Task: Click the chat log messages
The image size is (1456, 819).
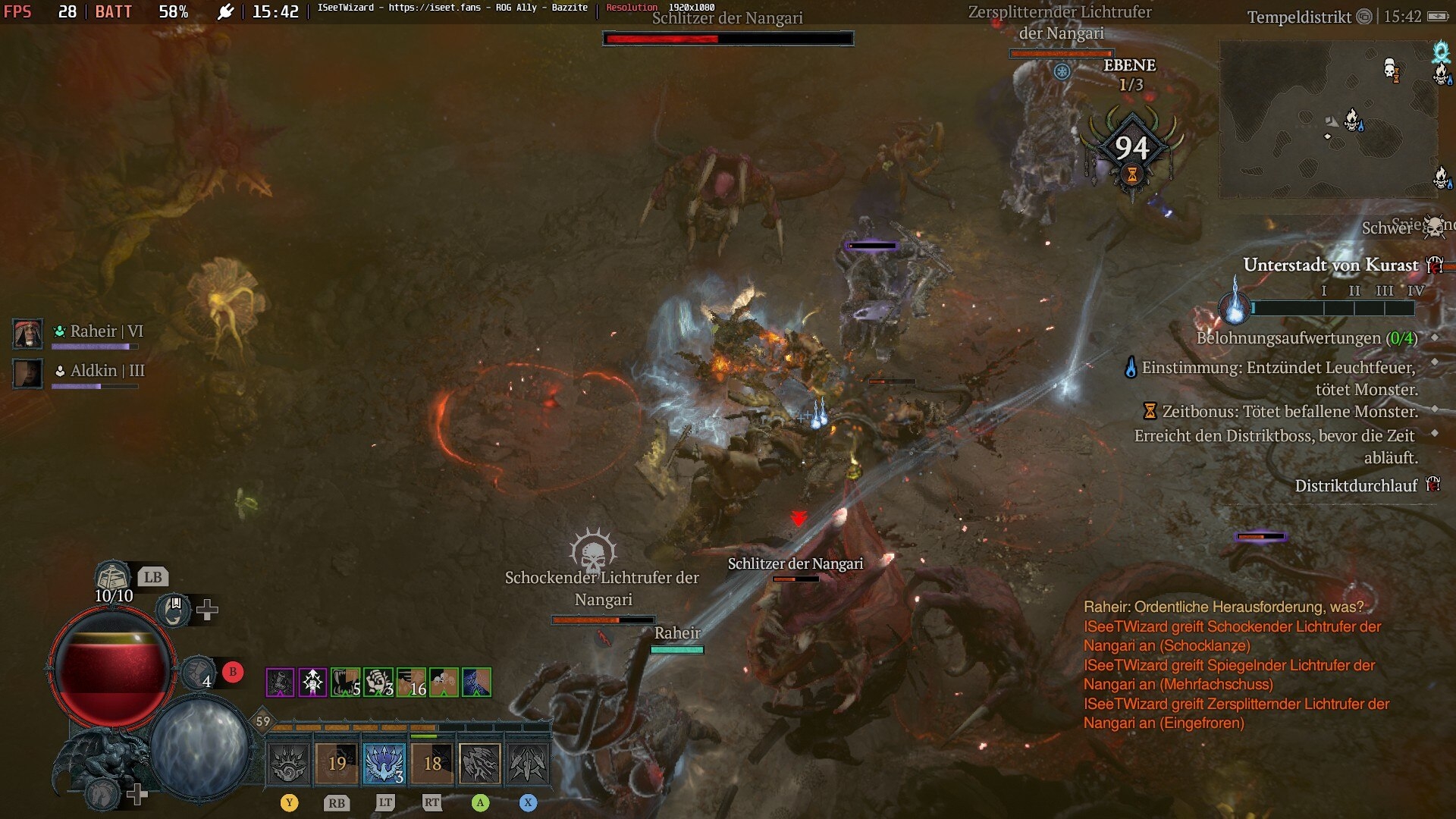Action: [x=1236, y=665]
